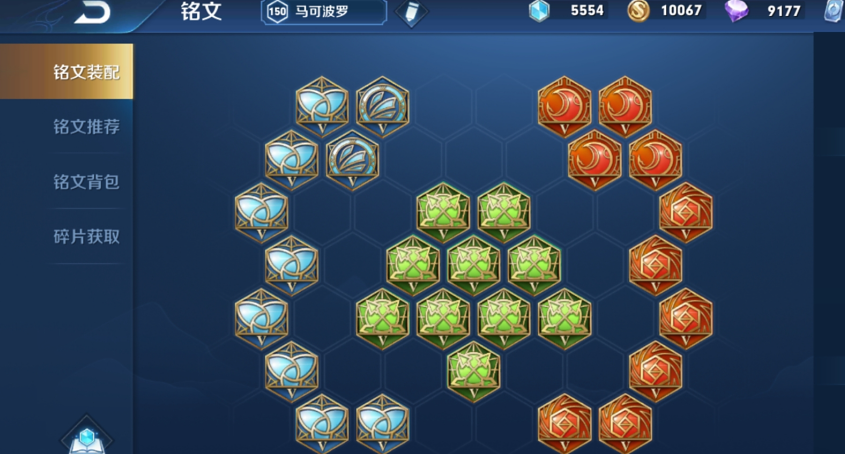Tap the gold coin currency icon
Screen dimensions: 845x454
click(638, 11)
